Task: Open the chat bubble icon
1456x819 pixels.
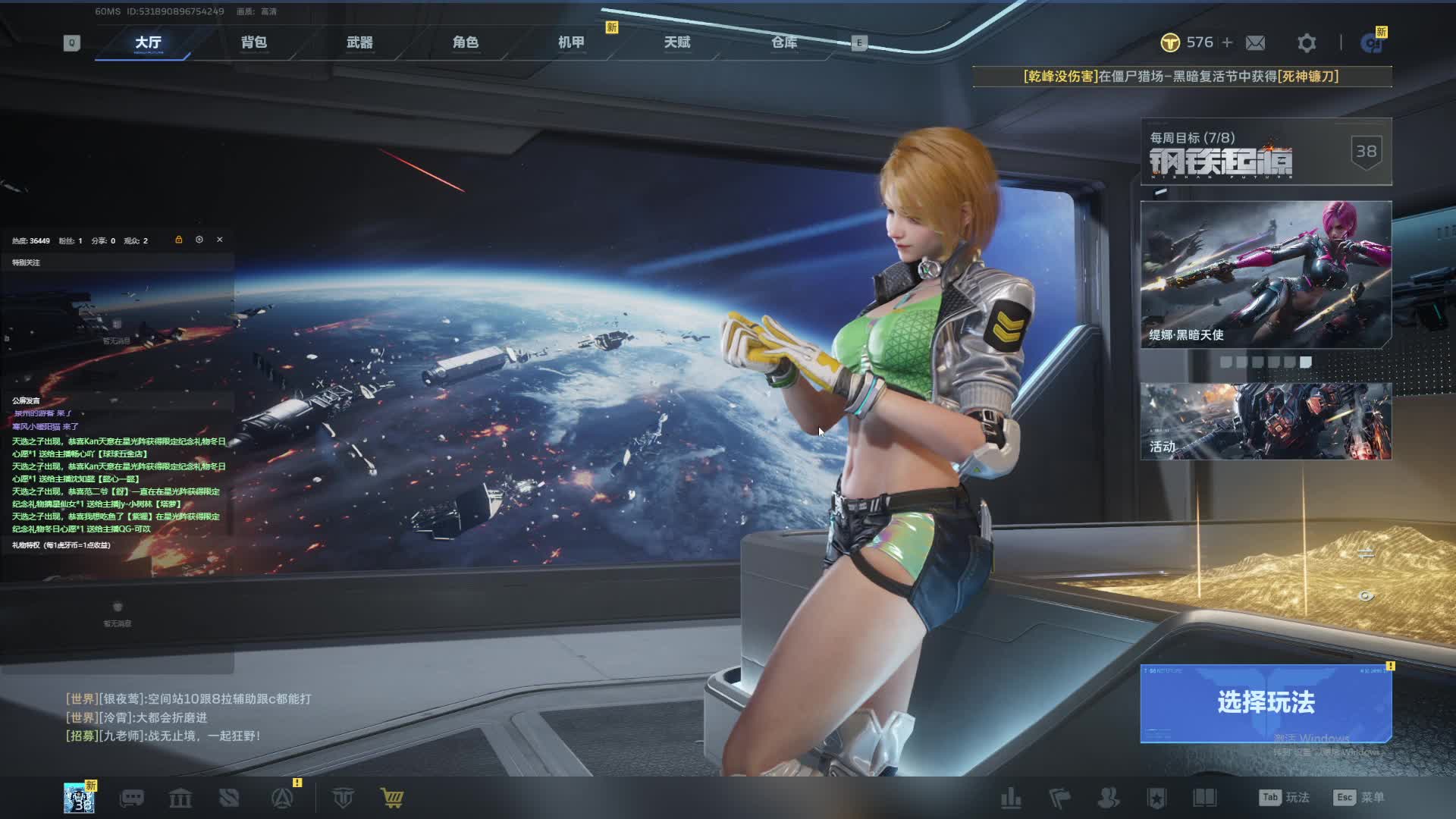Action: [132, 798]
